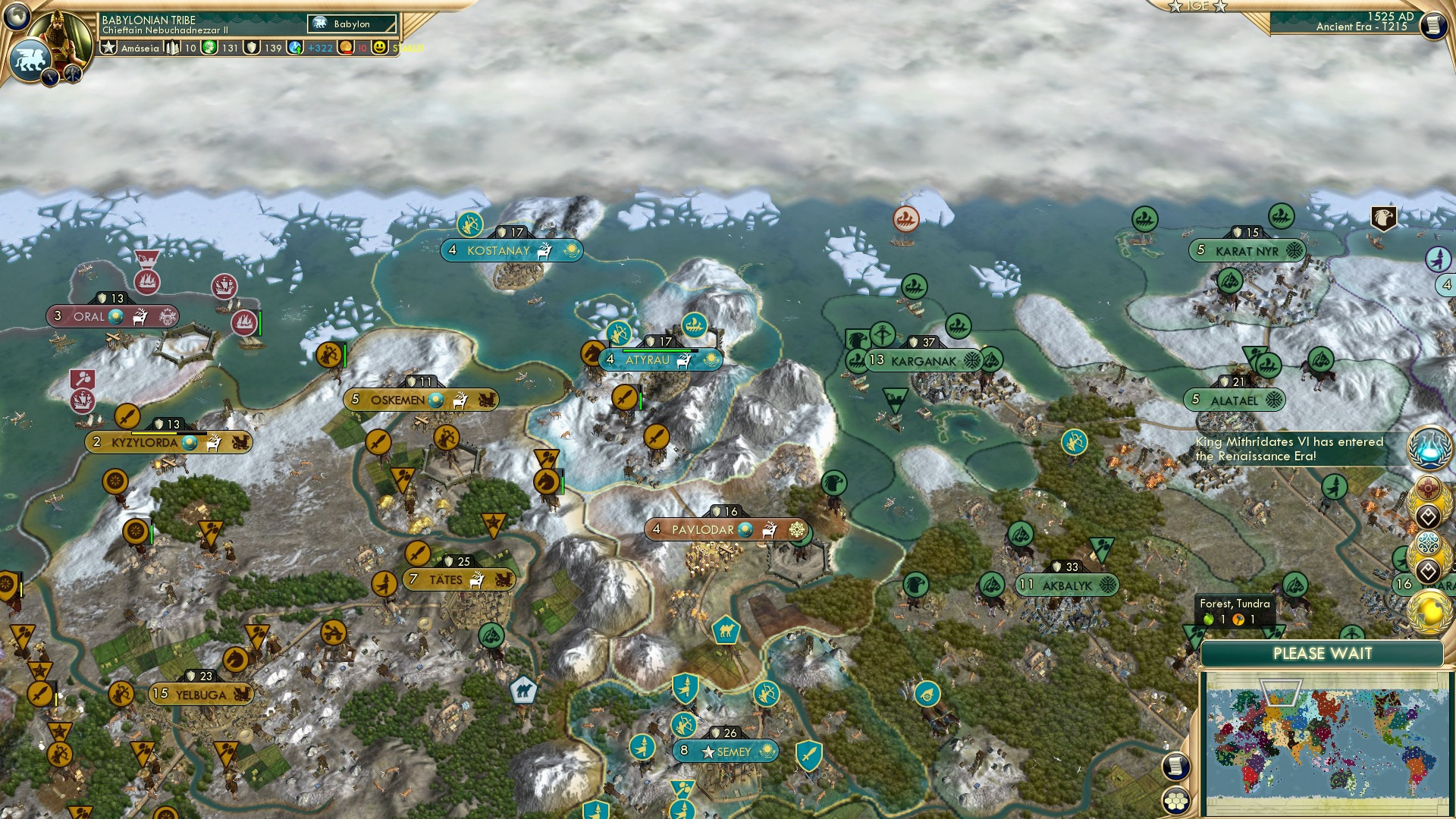
Task: Click the culture shield icon showing 139
Action: (x=251, y=48)
